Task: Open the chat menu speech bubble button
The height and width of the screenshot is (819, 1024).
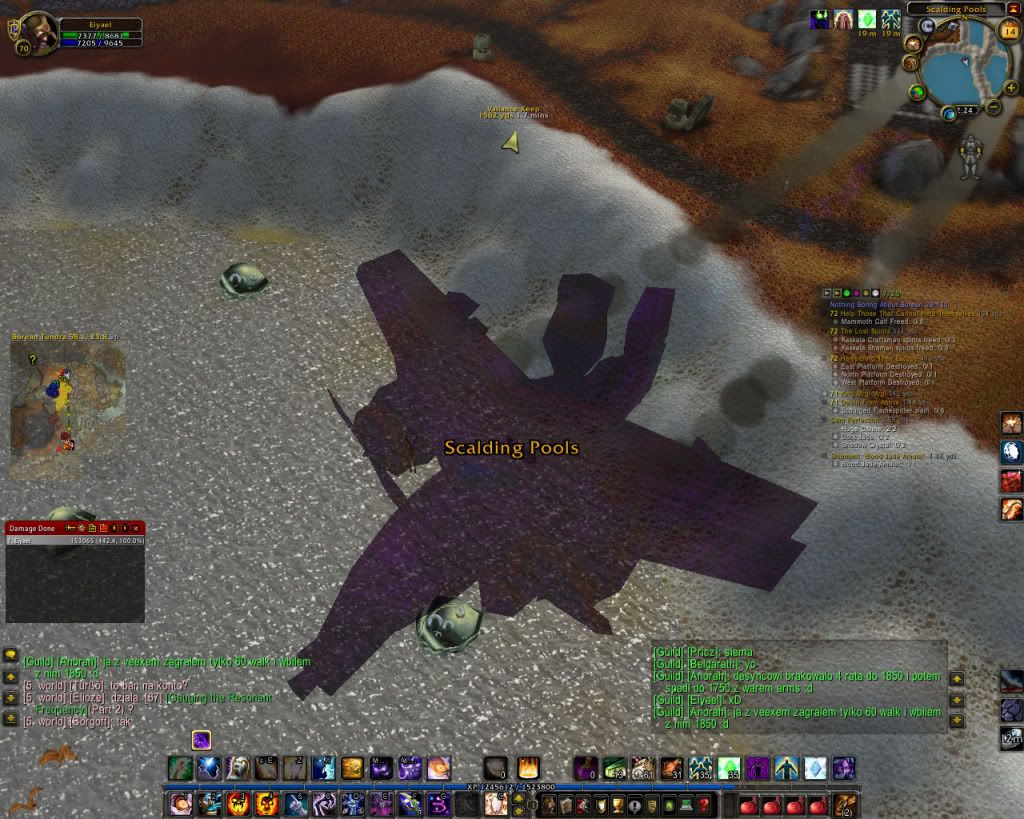Action: point(11,654)
